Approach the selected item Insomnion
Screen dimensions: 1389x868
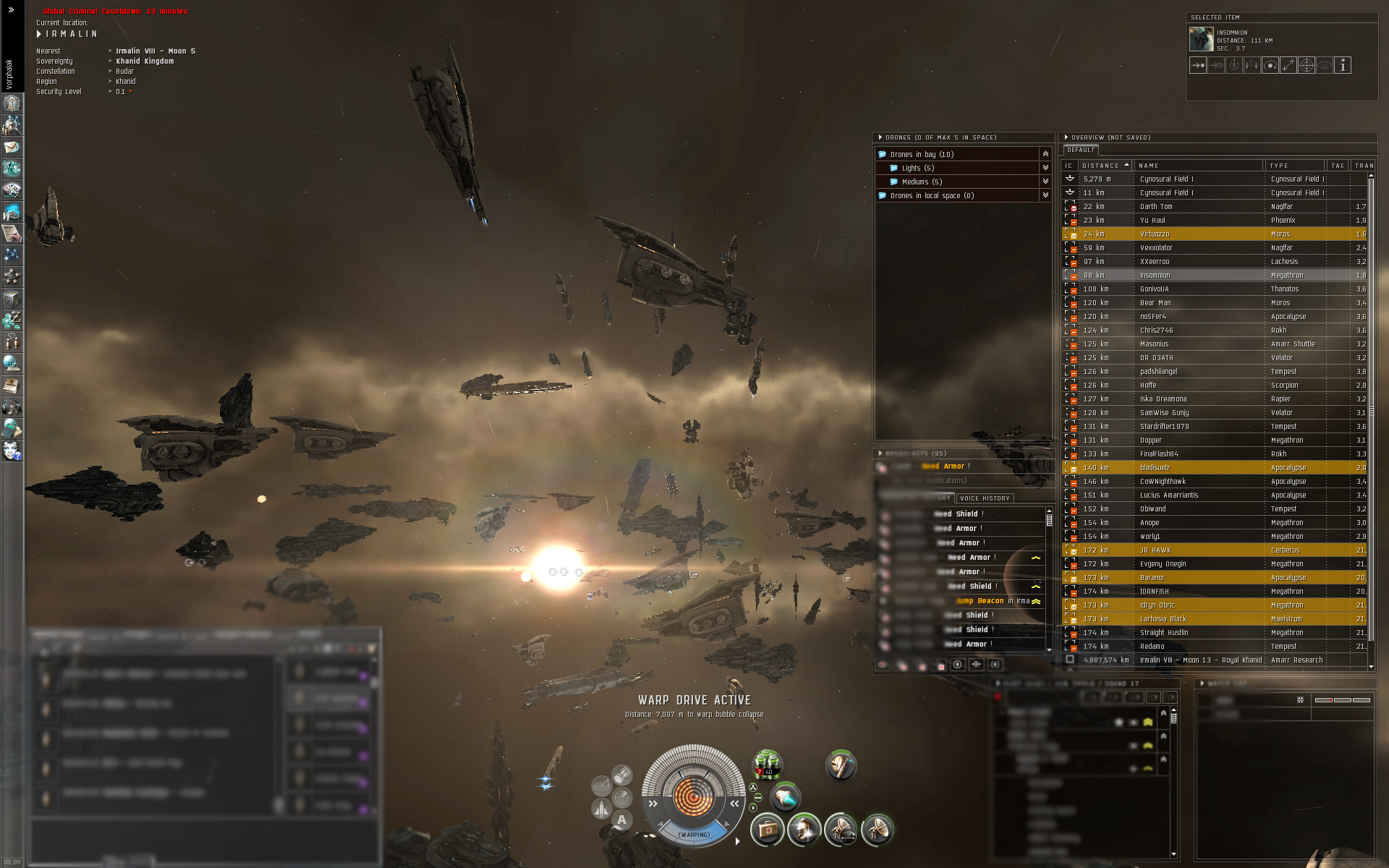pyautogui.click(x=1198, y=65)
